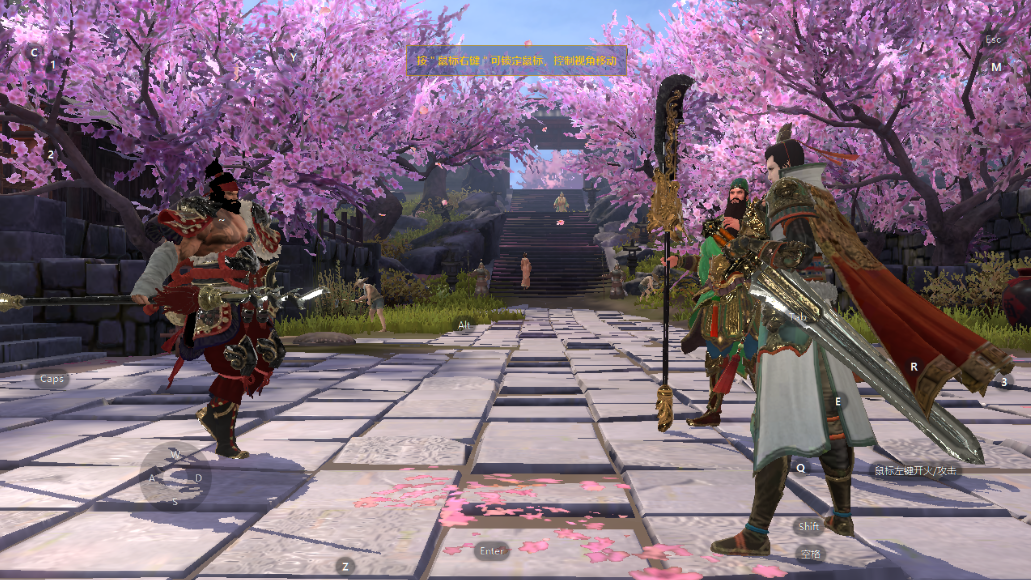Tap the virtual Z key button
Image resolution: width=1031 pixels, height=580 pixels.
(x=346, y=566)
